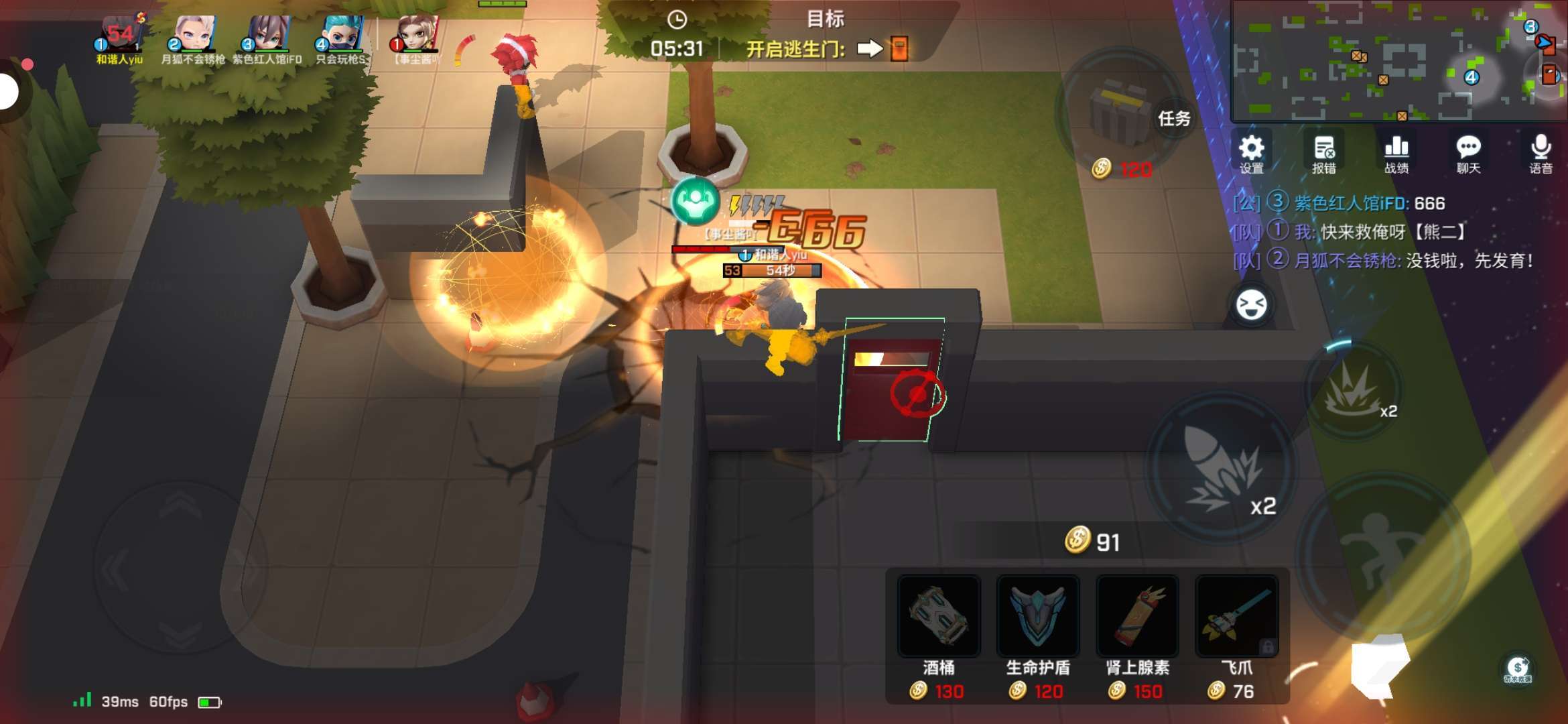Activate the explosion skill with x2 charges
Image resolution: width=1568 pixels, height=724 pixels.
[1354, 389]
